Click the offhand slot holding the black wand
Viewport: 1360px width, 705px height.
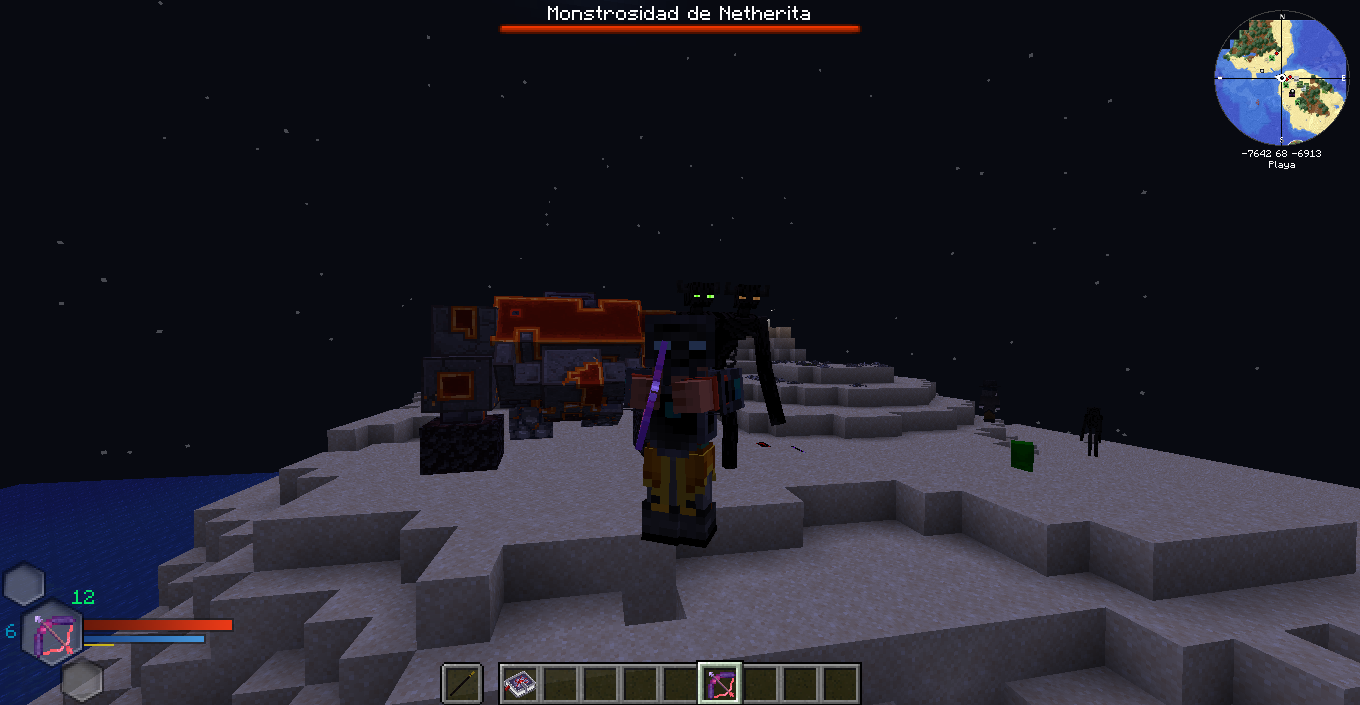click(x=462, y=684)
